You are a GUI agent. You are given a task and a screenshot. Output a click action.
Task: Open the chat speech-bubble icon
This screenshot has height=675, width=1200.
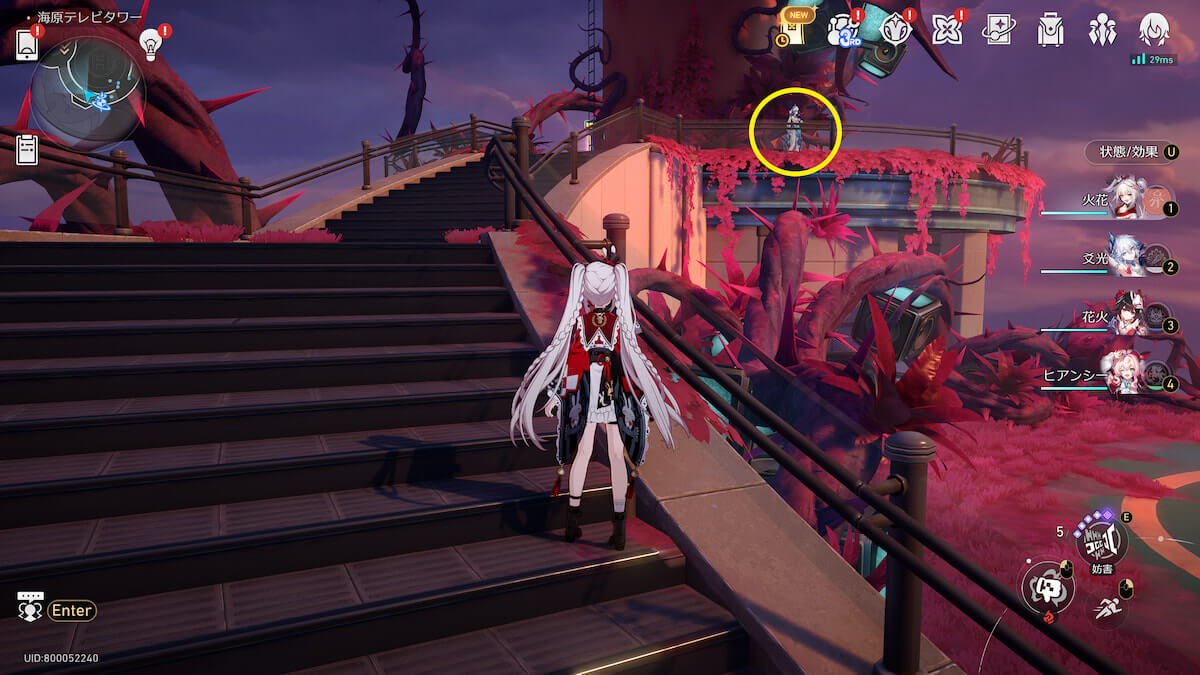click(30, 608)
